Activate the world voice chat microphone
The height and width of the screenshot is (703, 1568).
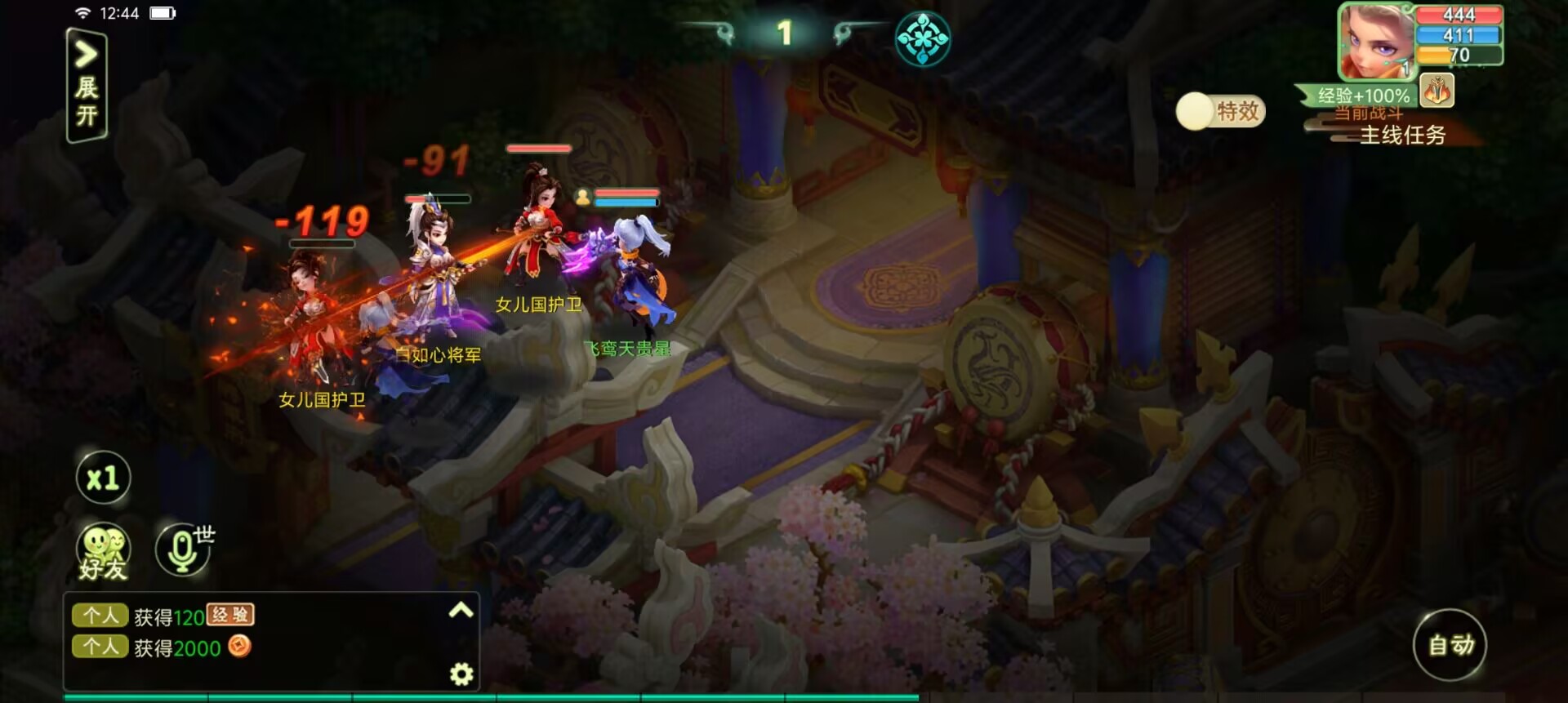pyautogui.click(x=183, y=549)
